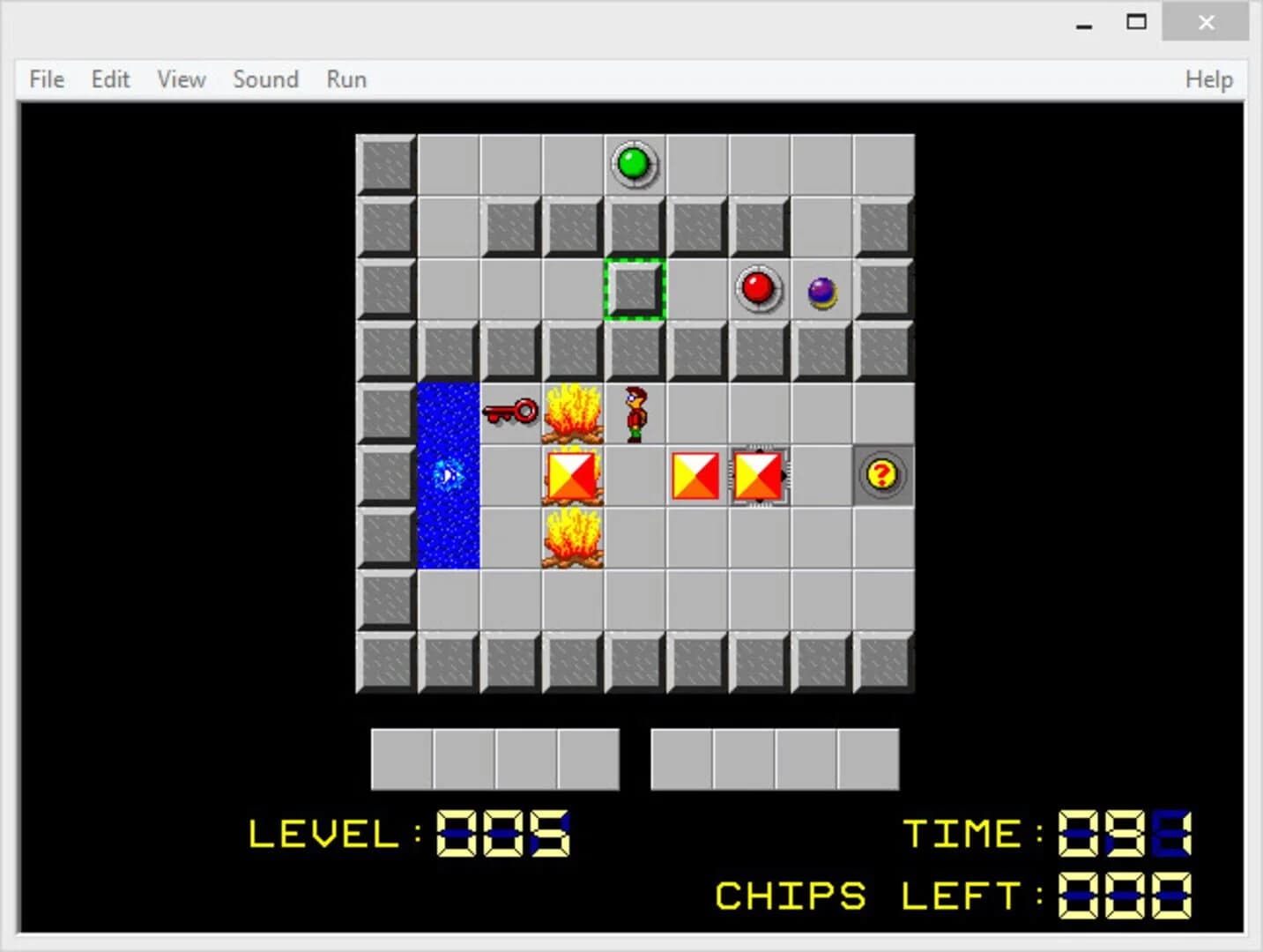1263x952 pixels.
Task: Open the File menu
Action: 45,79
